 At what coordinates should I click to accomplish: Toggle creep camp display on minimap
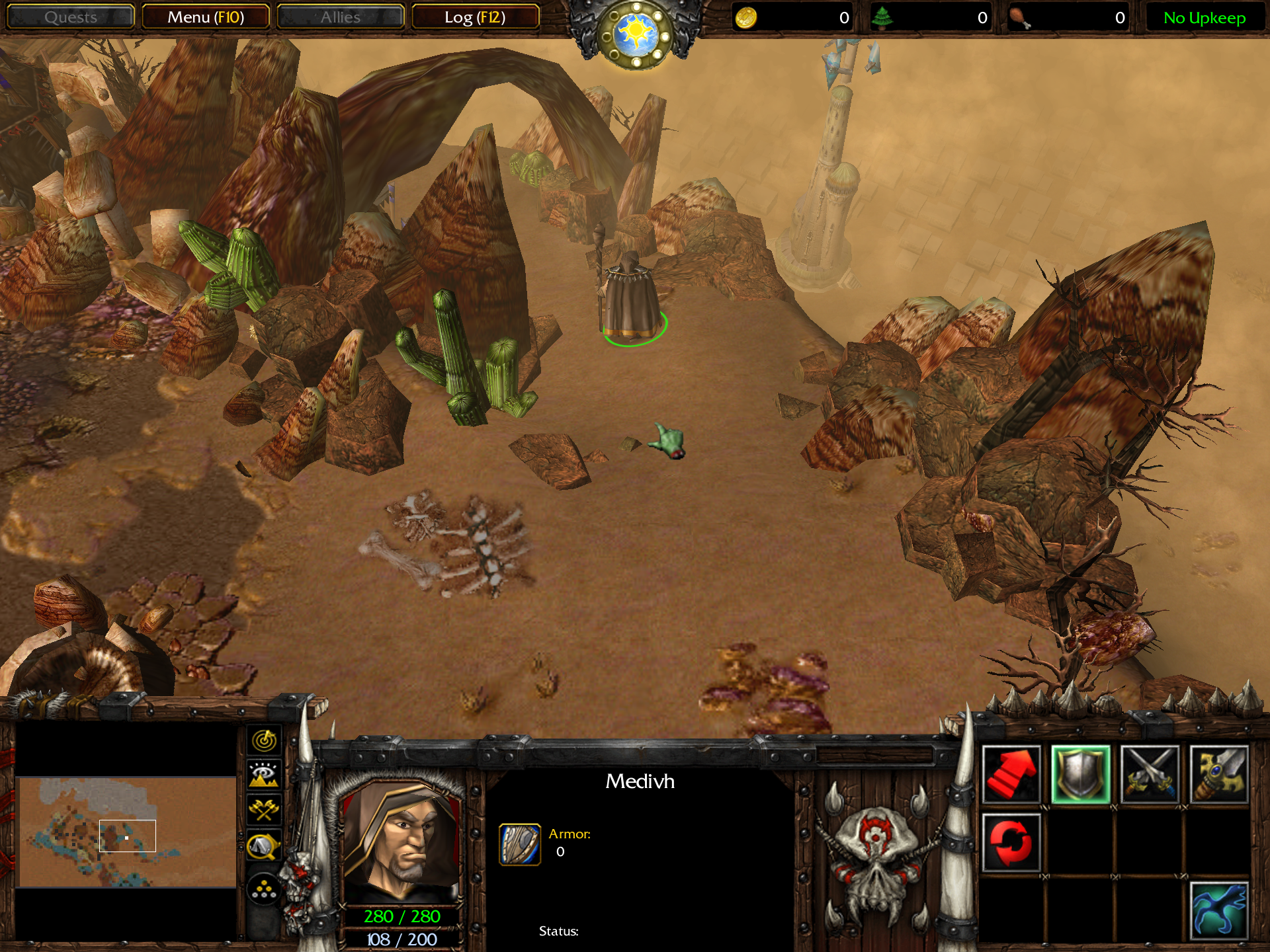[x=264, y=846]
